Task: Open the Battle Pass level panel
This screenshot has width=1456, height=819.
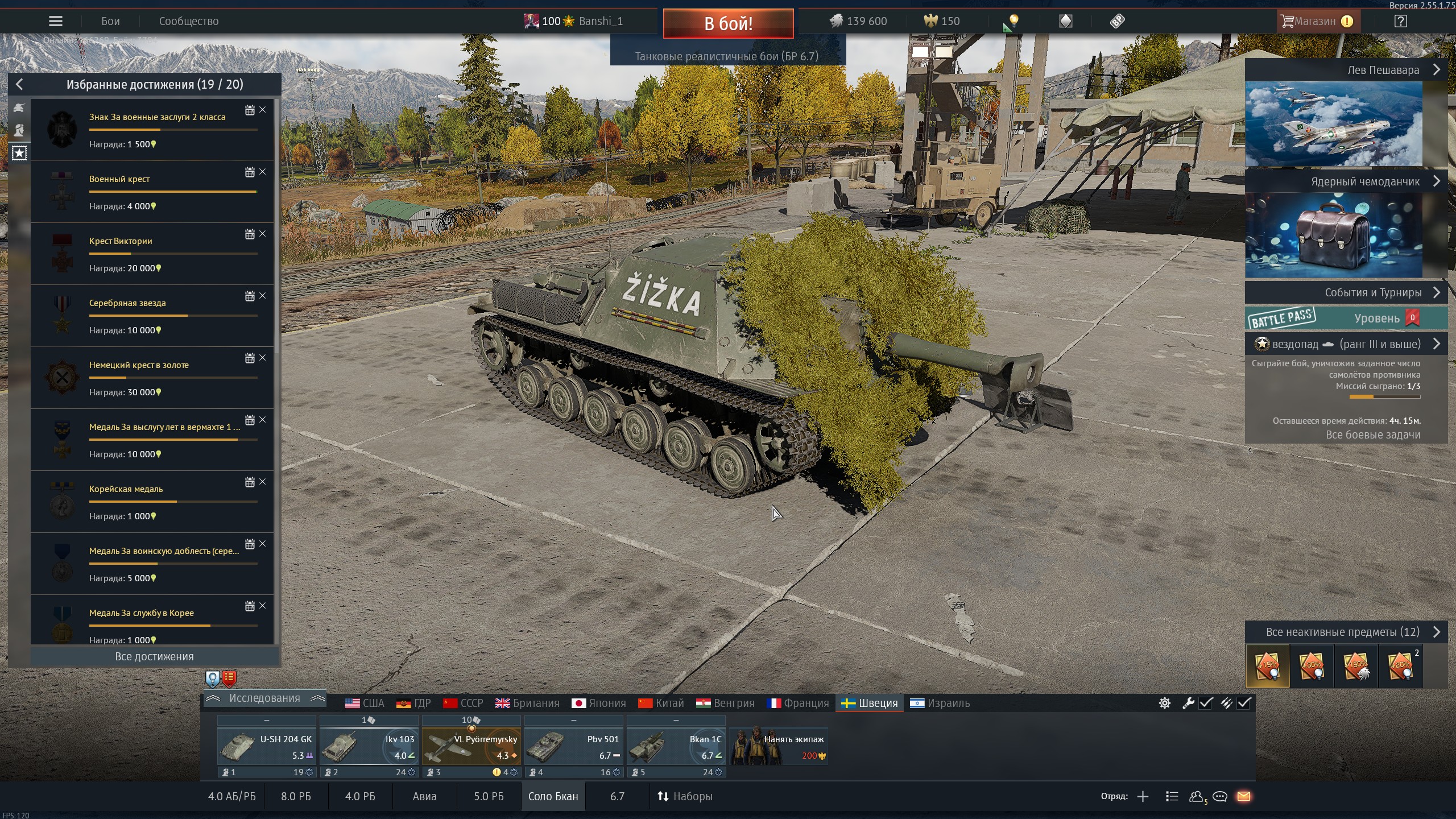Action: 1346,318
